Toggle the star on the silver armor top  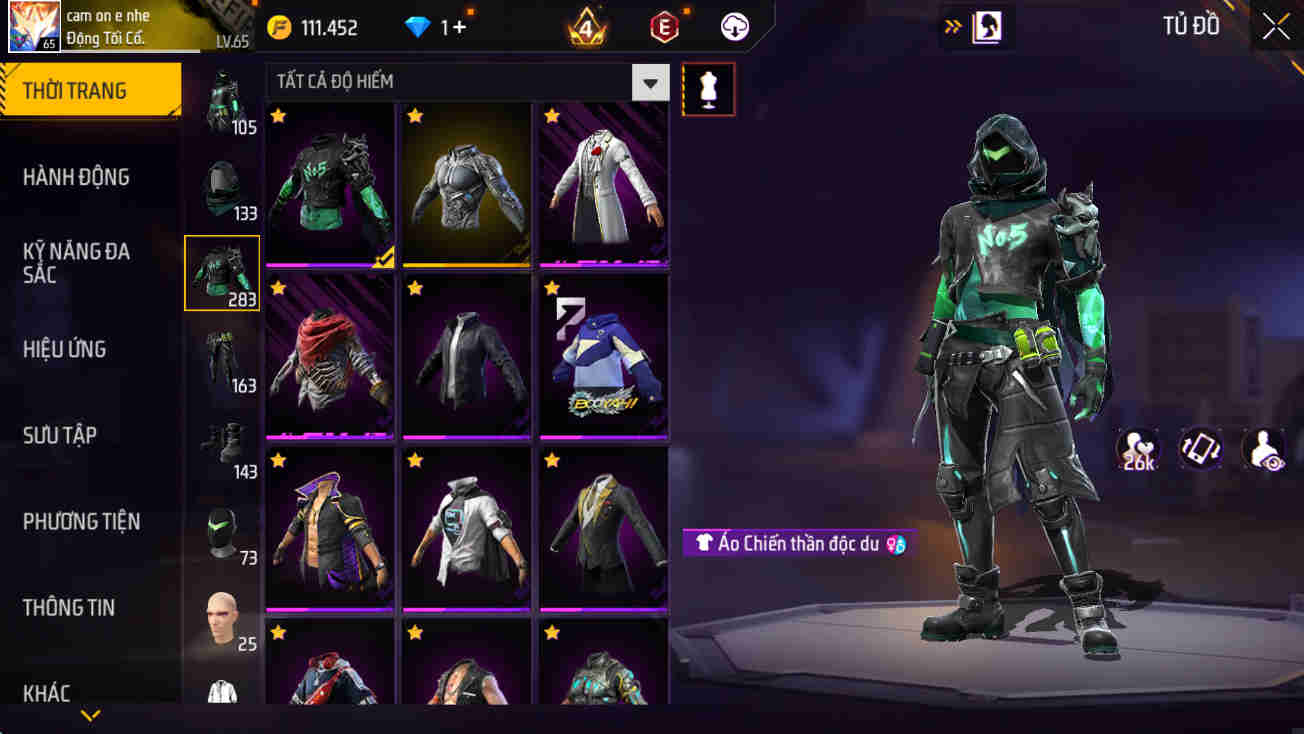coord(415,117)
